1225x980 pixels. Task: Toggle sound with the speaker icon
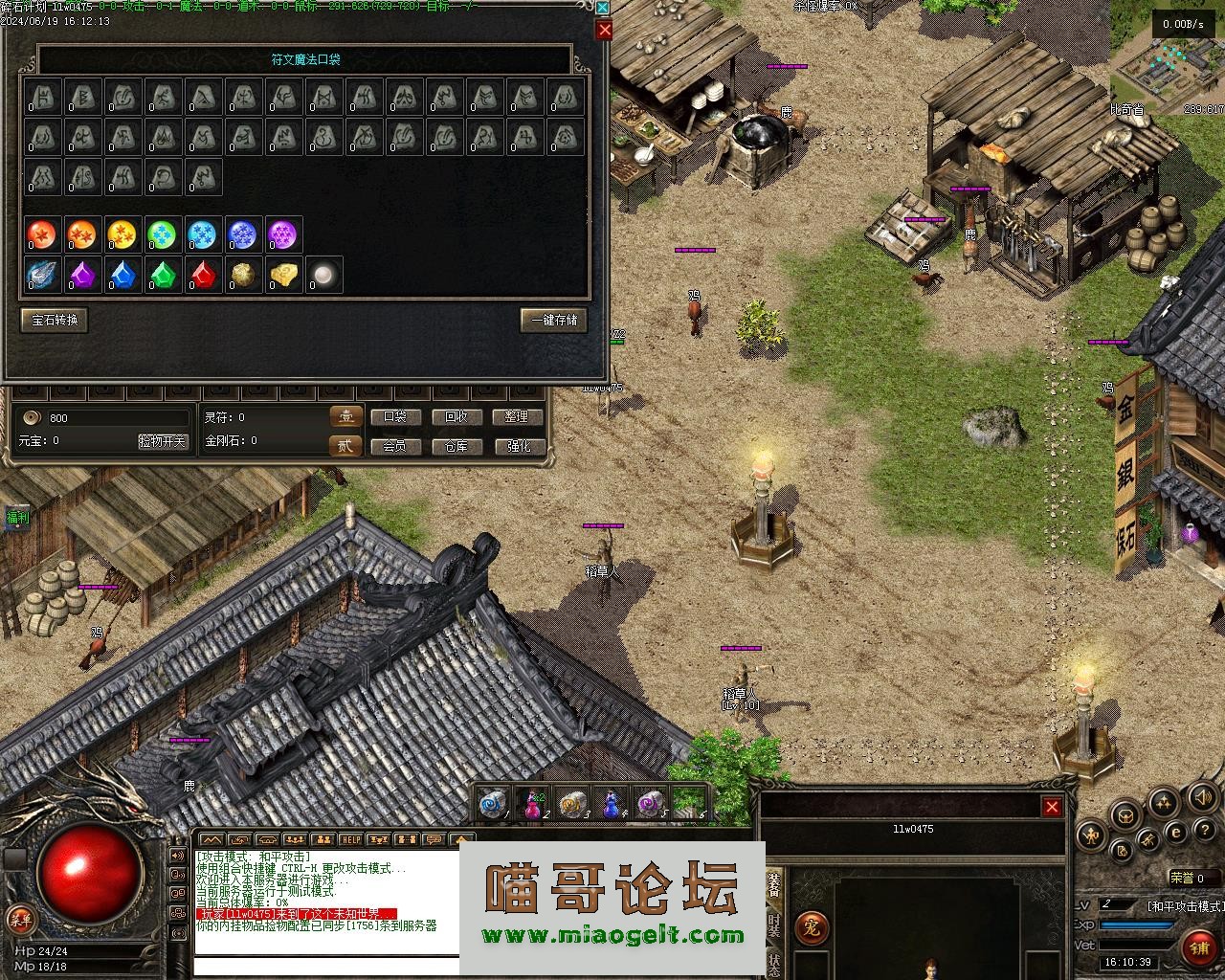(x=1202, y=797)
